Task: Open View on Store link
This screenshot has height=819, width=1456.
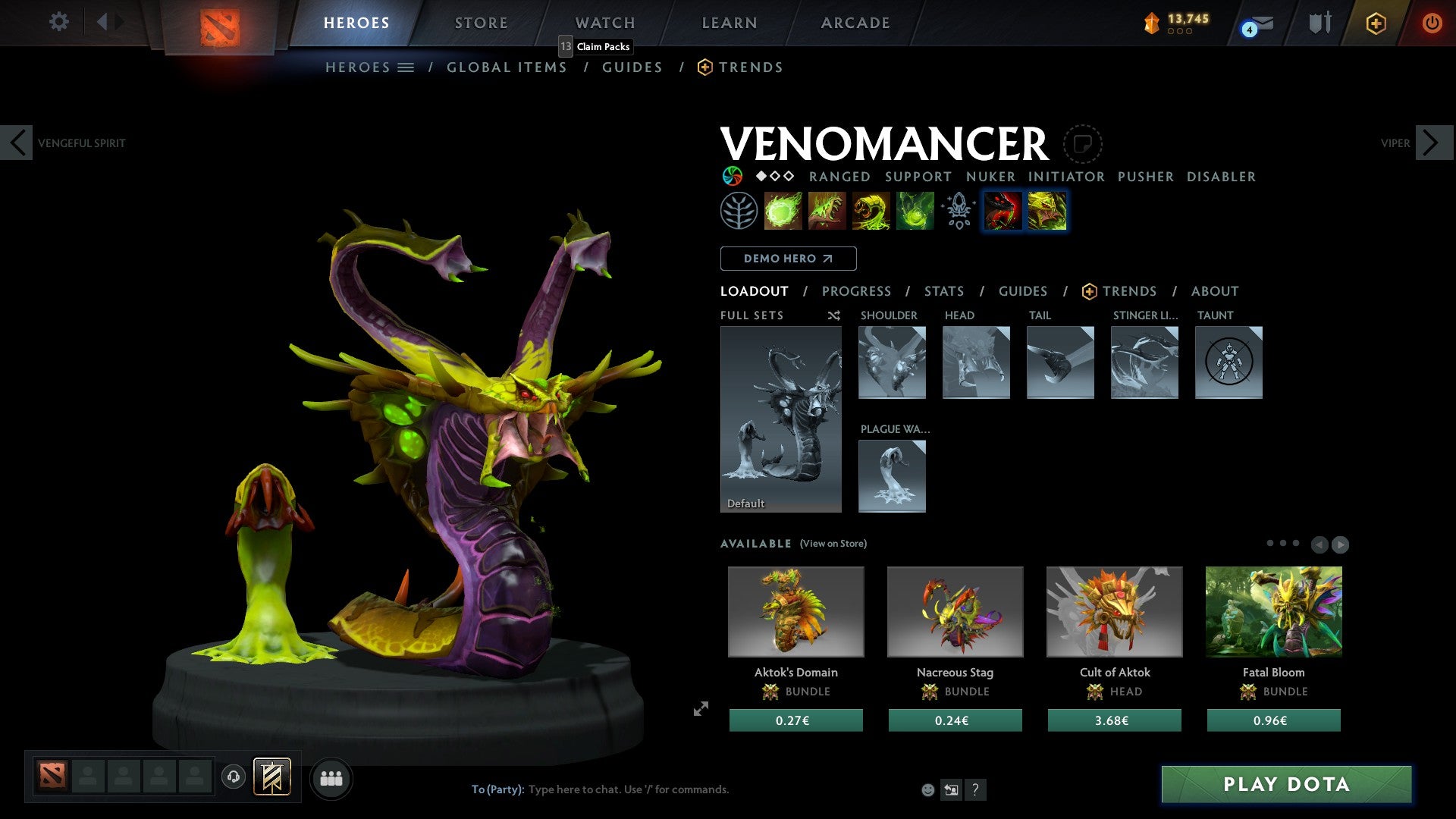Action: (x=833, y=544)
